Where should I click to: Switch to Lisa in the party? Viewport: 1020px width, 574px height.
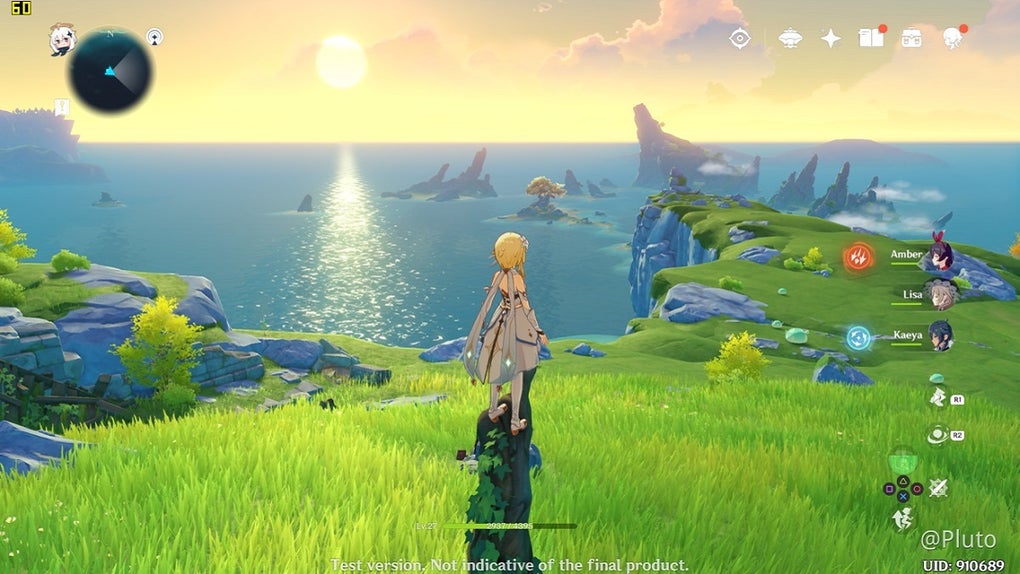pos(938,295)
